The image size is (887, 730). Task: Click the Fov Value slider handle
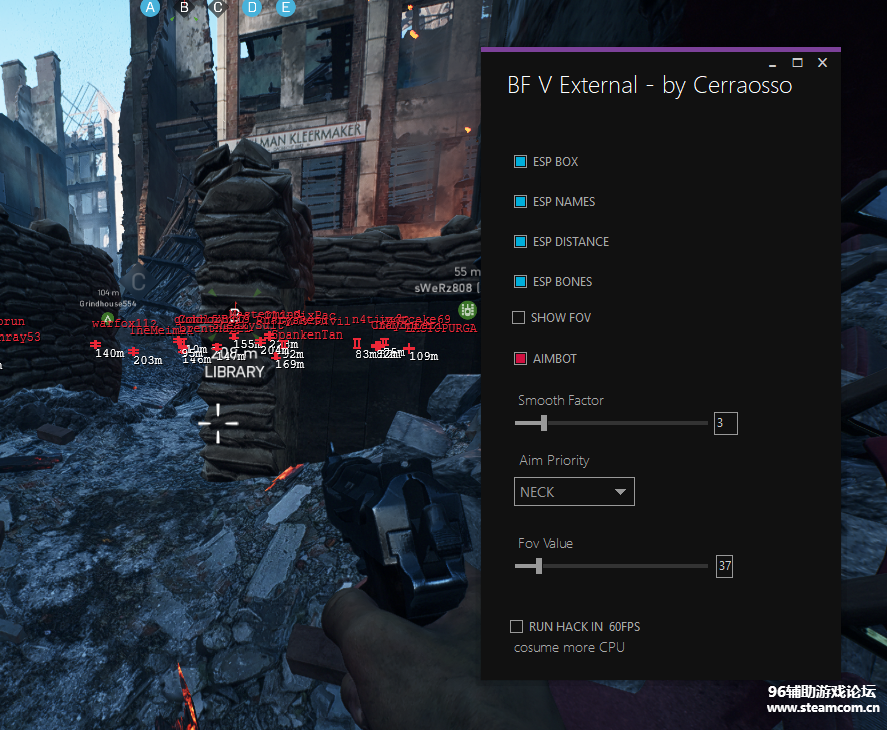click(538, 566)
